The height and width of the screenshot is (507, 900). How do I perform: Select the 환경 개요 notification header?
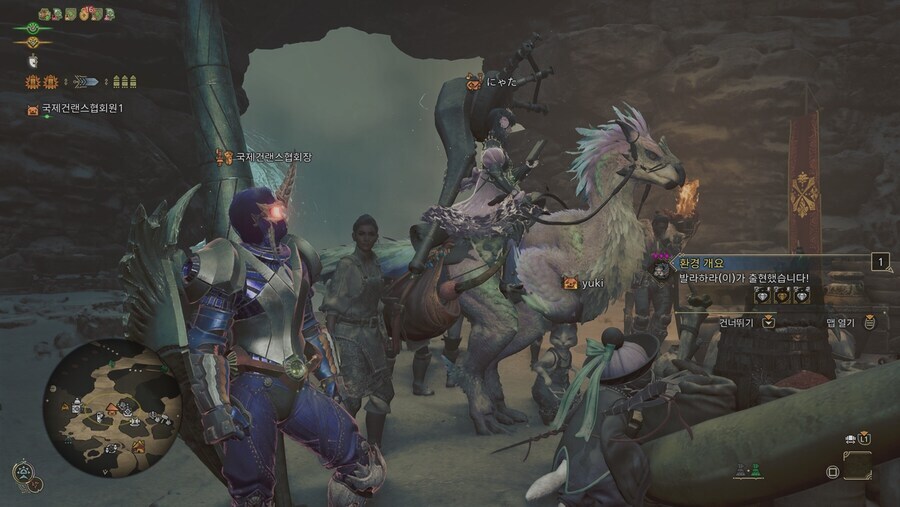pyautogui.click(x=700, y=262)
